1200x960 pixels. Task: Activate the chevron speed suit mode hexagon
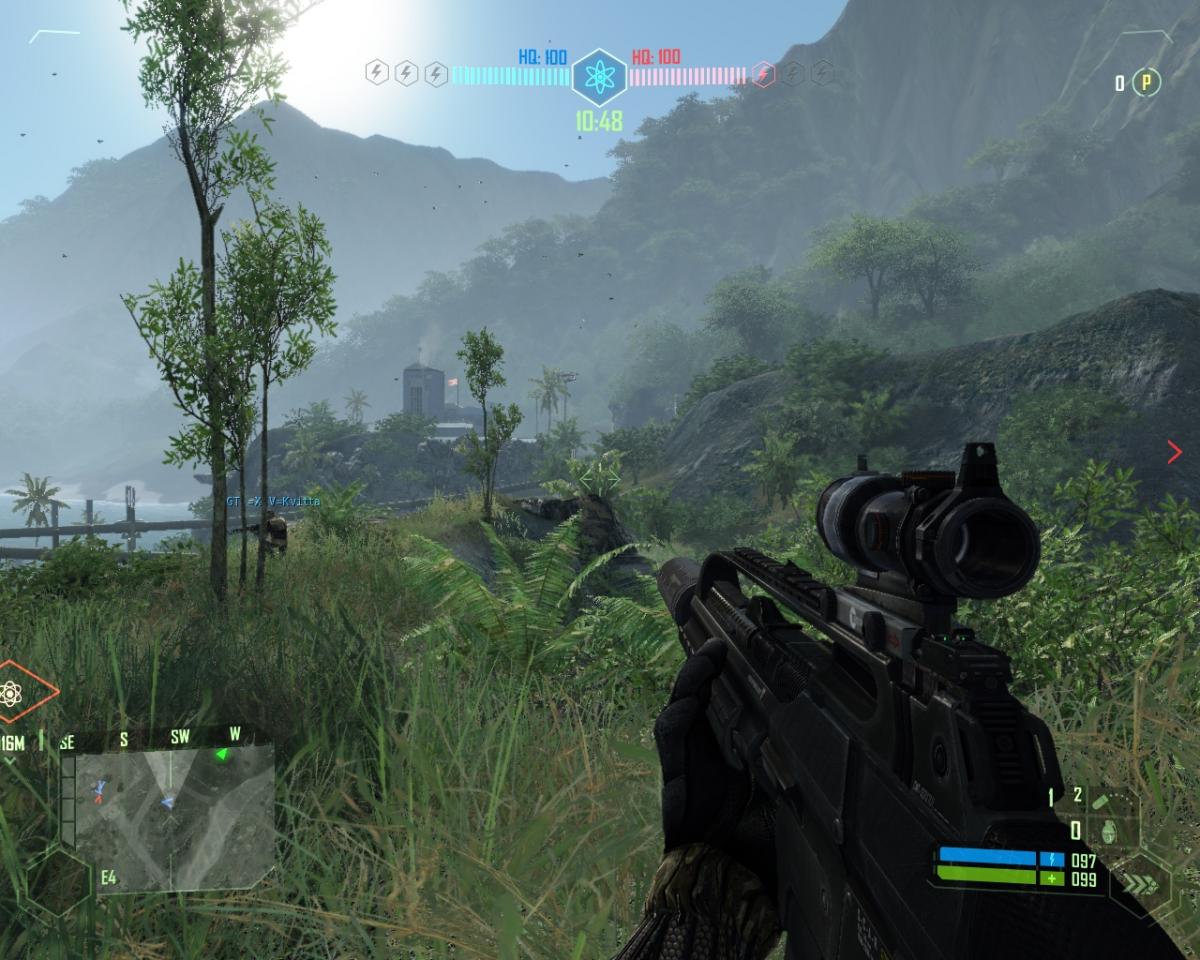pos(1138,884)
